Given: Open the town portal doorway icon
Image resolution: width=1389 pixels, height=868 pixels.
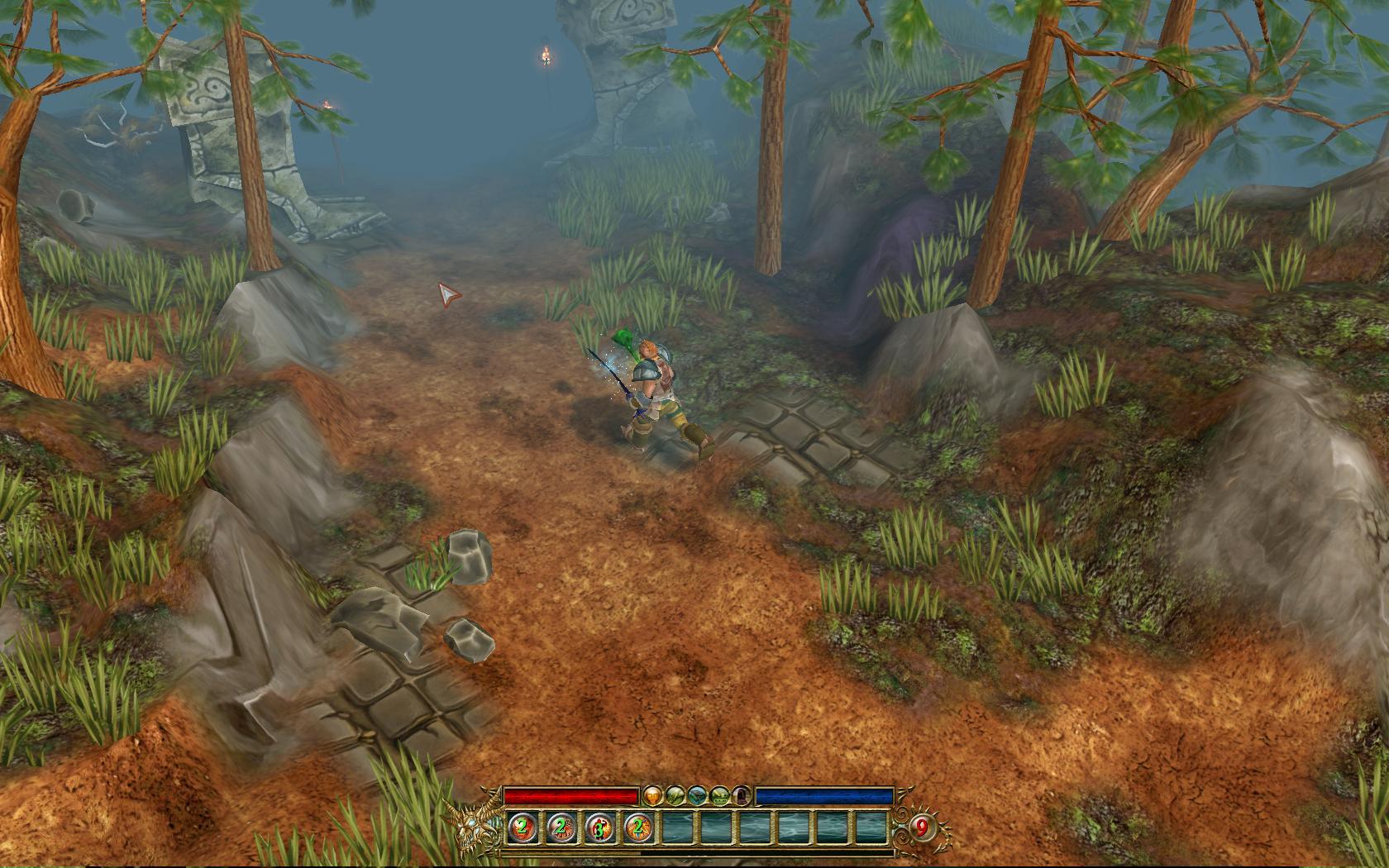Looking at the screenshot, I should pos(741,795).
